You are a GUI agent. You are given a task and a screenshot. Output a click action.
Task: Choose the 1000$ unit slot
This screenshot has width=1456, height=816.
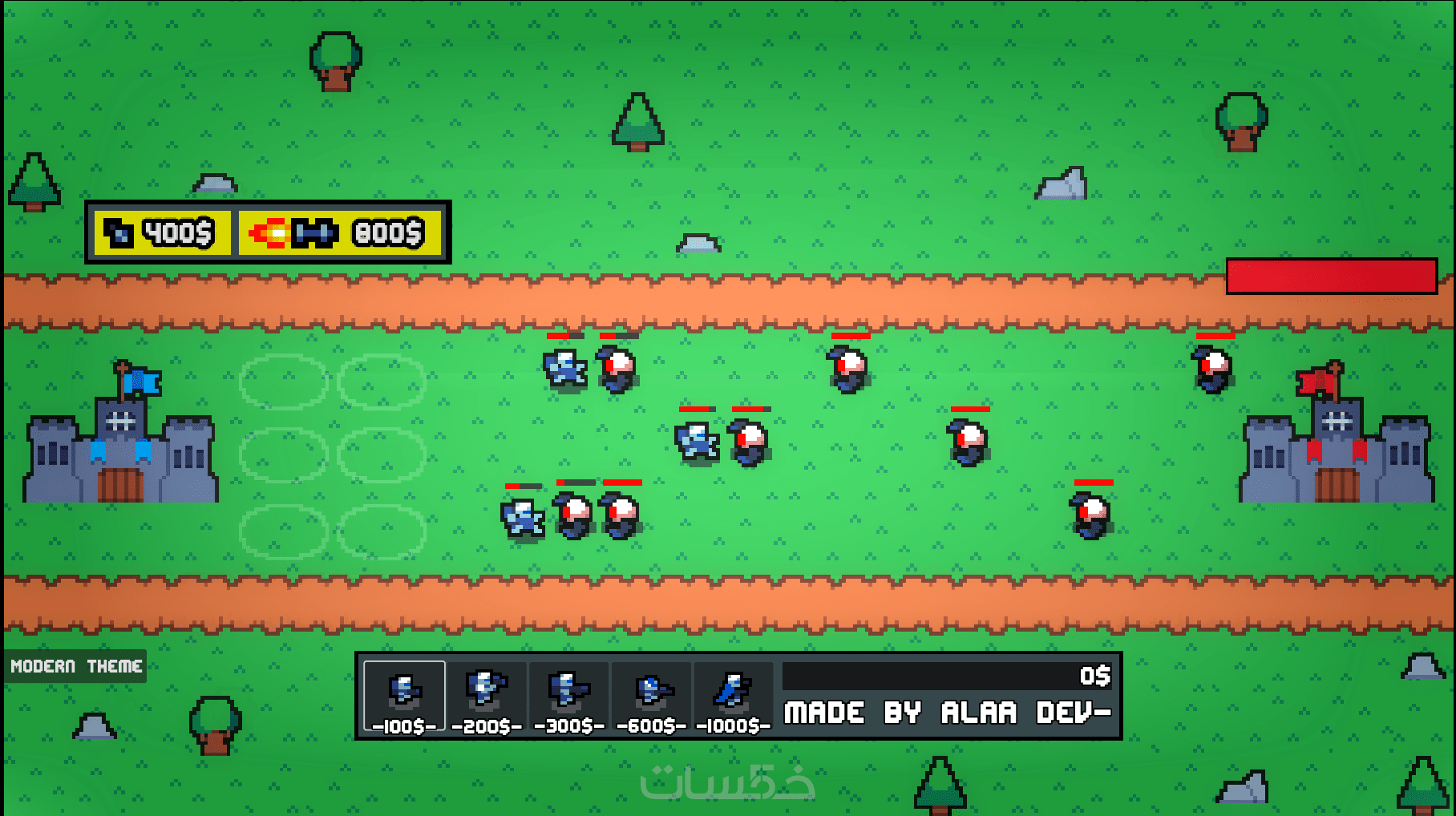click(x=733, y=696)
